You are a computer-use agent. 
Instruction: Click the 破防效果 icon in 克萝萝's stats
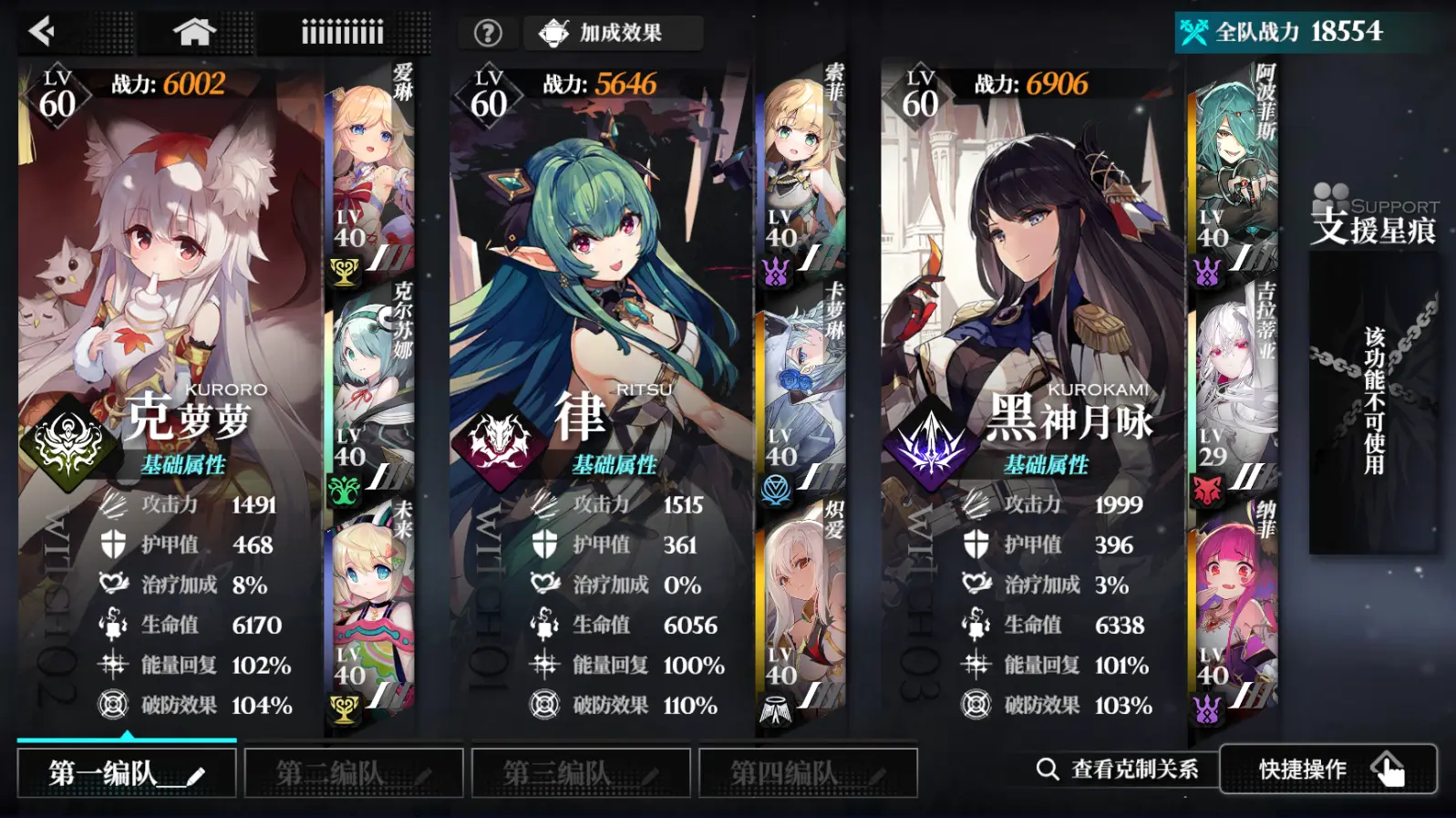pos(113,705)
